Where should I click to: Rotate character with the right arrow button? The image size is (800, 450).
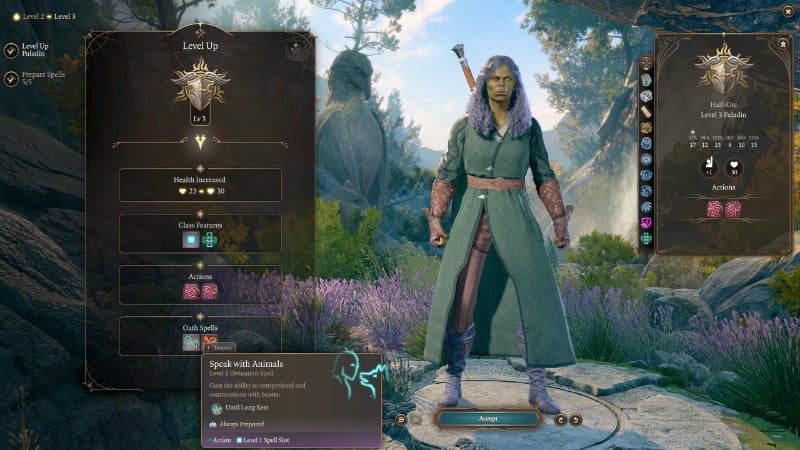coord(576,419)
